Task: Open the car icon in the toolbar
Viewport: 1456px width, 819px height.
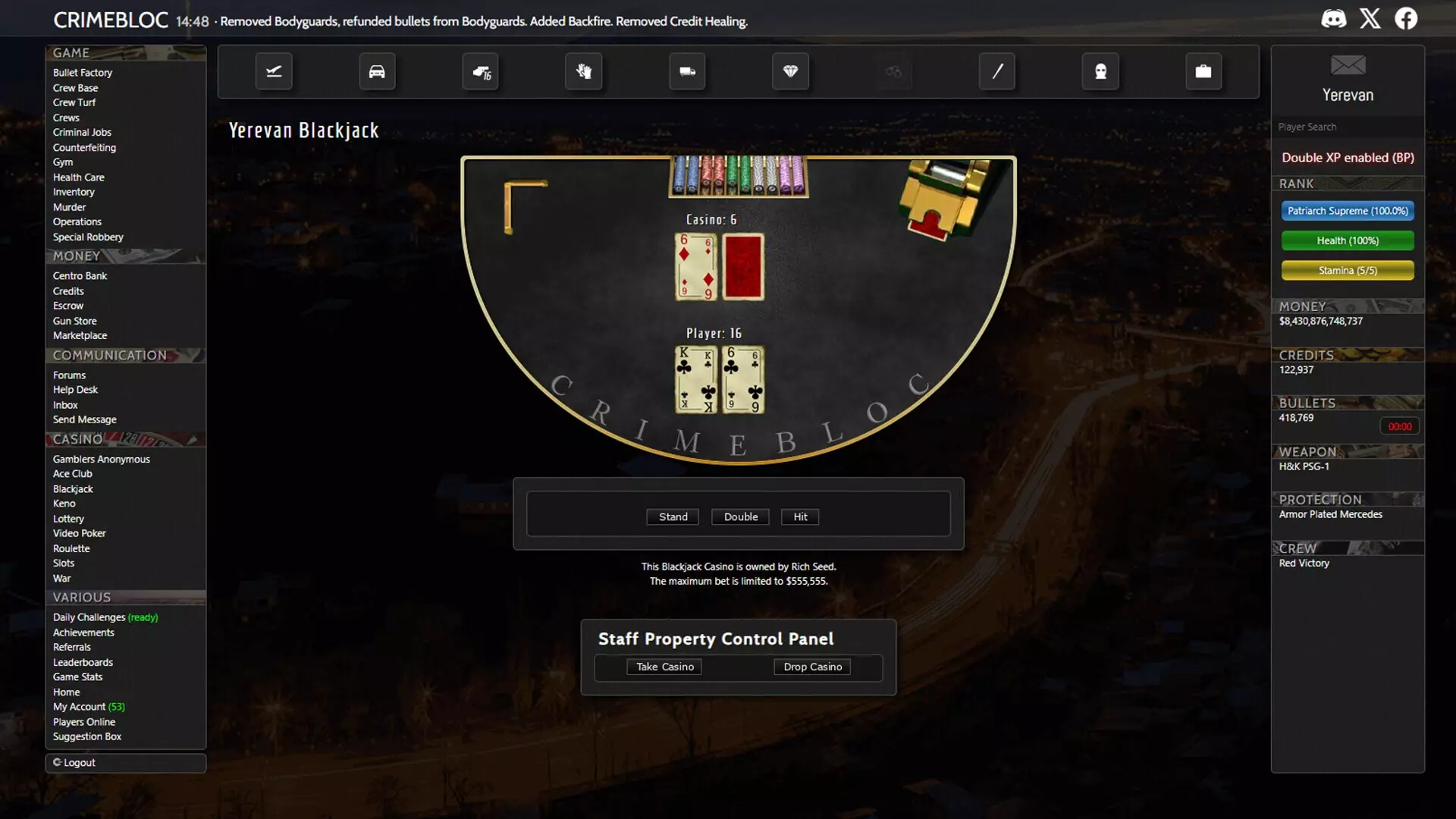Action: [x=377, y=71]
